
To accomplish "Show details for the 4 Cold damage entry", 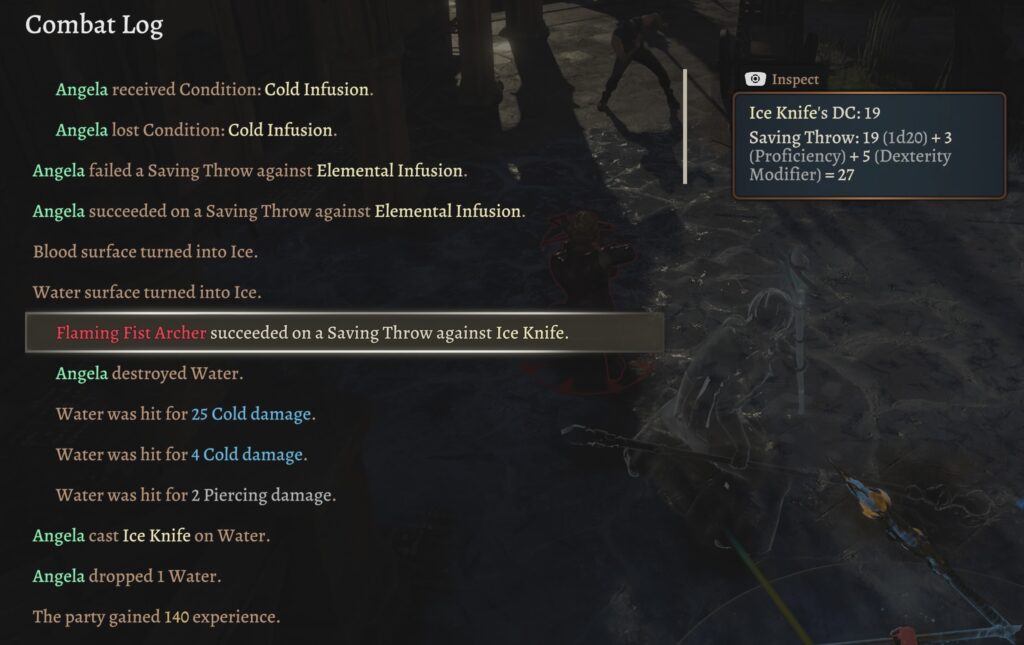I will point(181,455).
